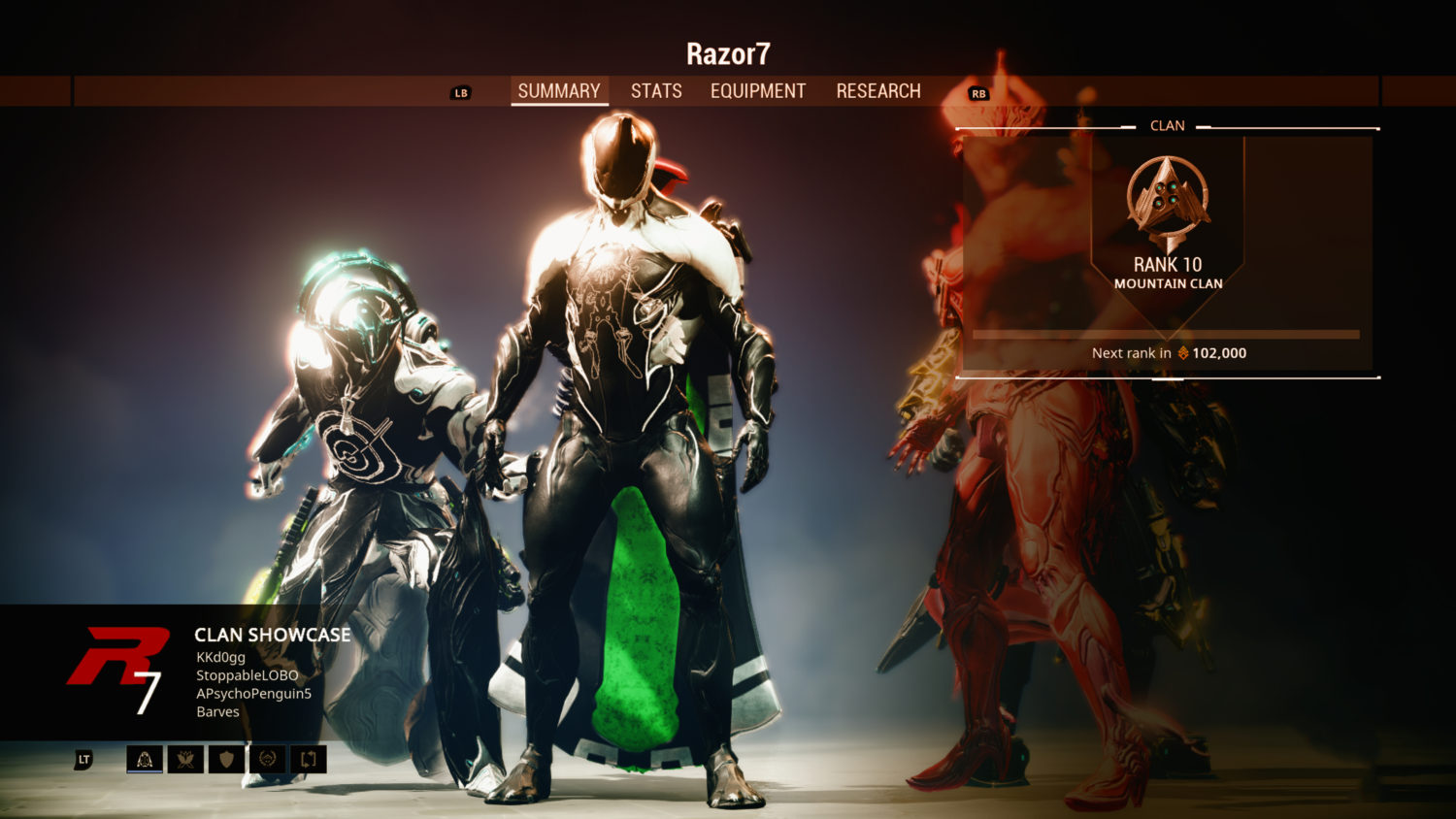Viewport: 1456px width, 819px height.
Task: Collapse the CLAN info panel
Action: (x=1168, y=125)
